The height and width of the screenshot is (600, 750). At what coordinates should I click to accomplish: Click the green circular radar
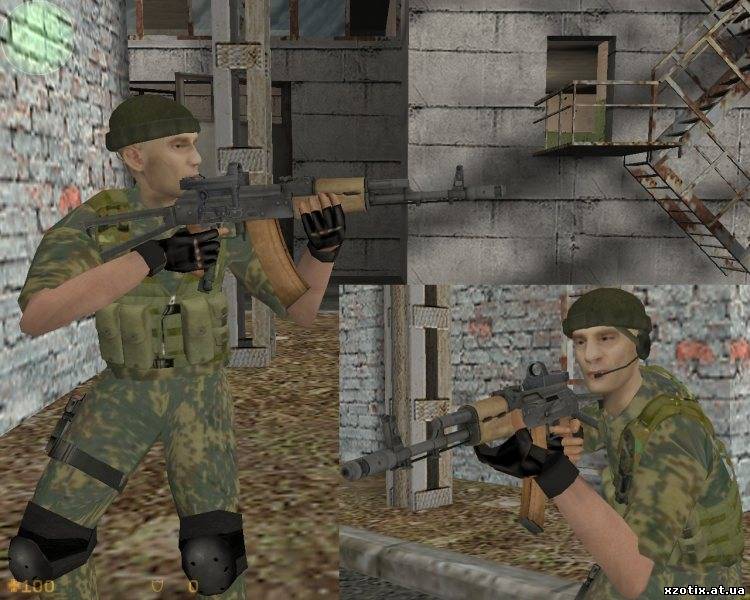37,36
